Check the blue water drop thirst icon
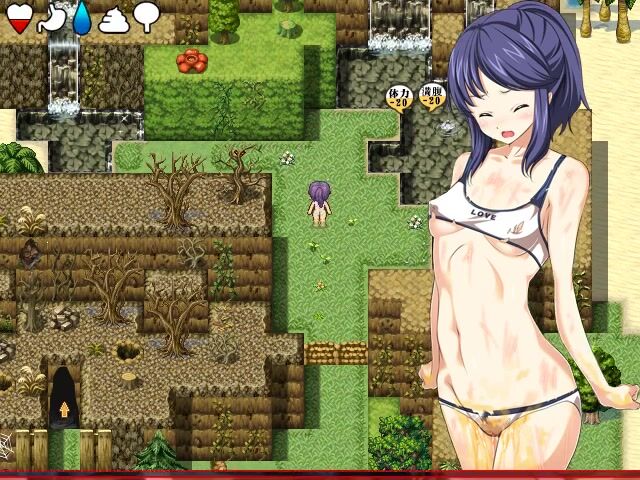The image size is (640, 480). (81, 15)
